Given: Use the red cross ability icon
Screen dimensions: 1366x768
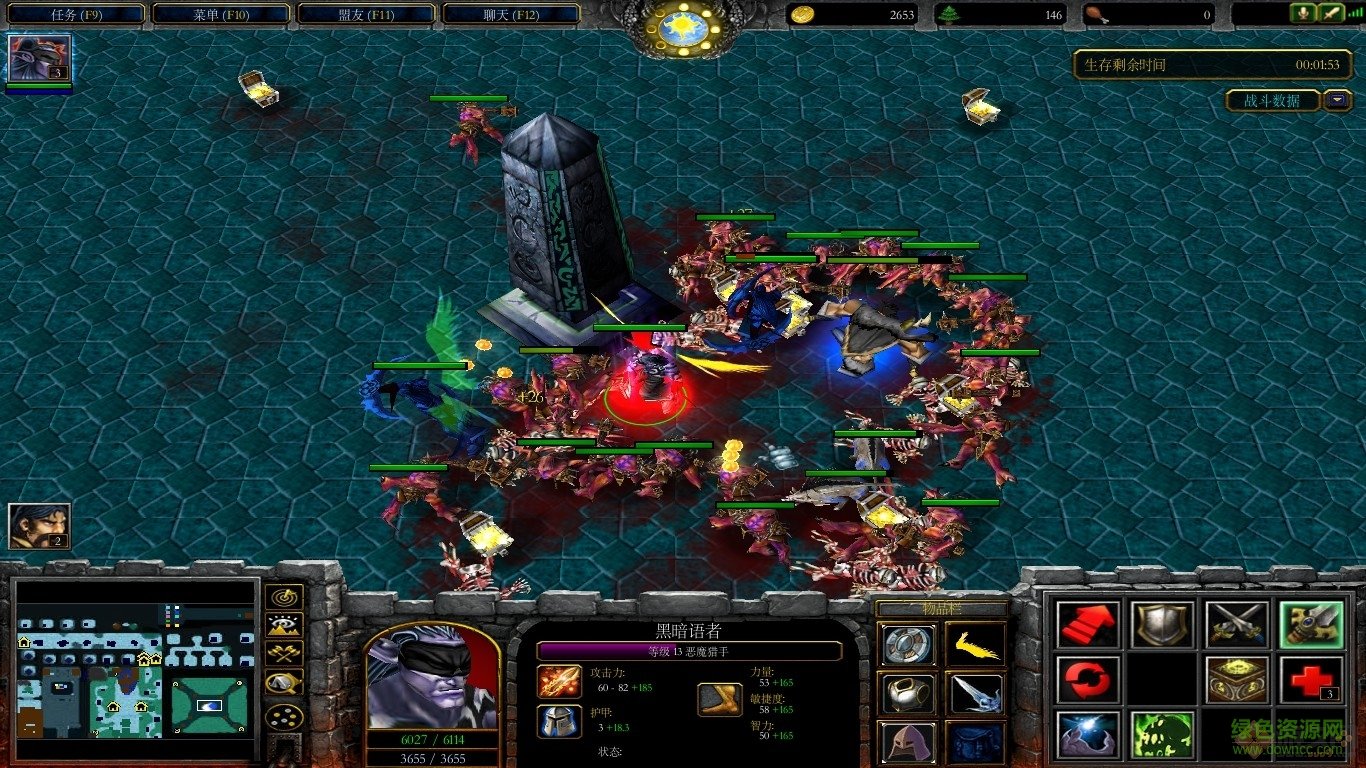Looking at the screenshot, I should point(1310,679).
